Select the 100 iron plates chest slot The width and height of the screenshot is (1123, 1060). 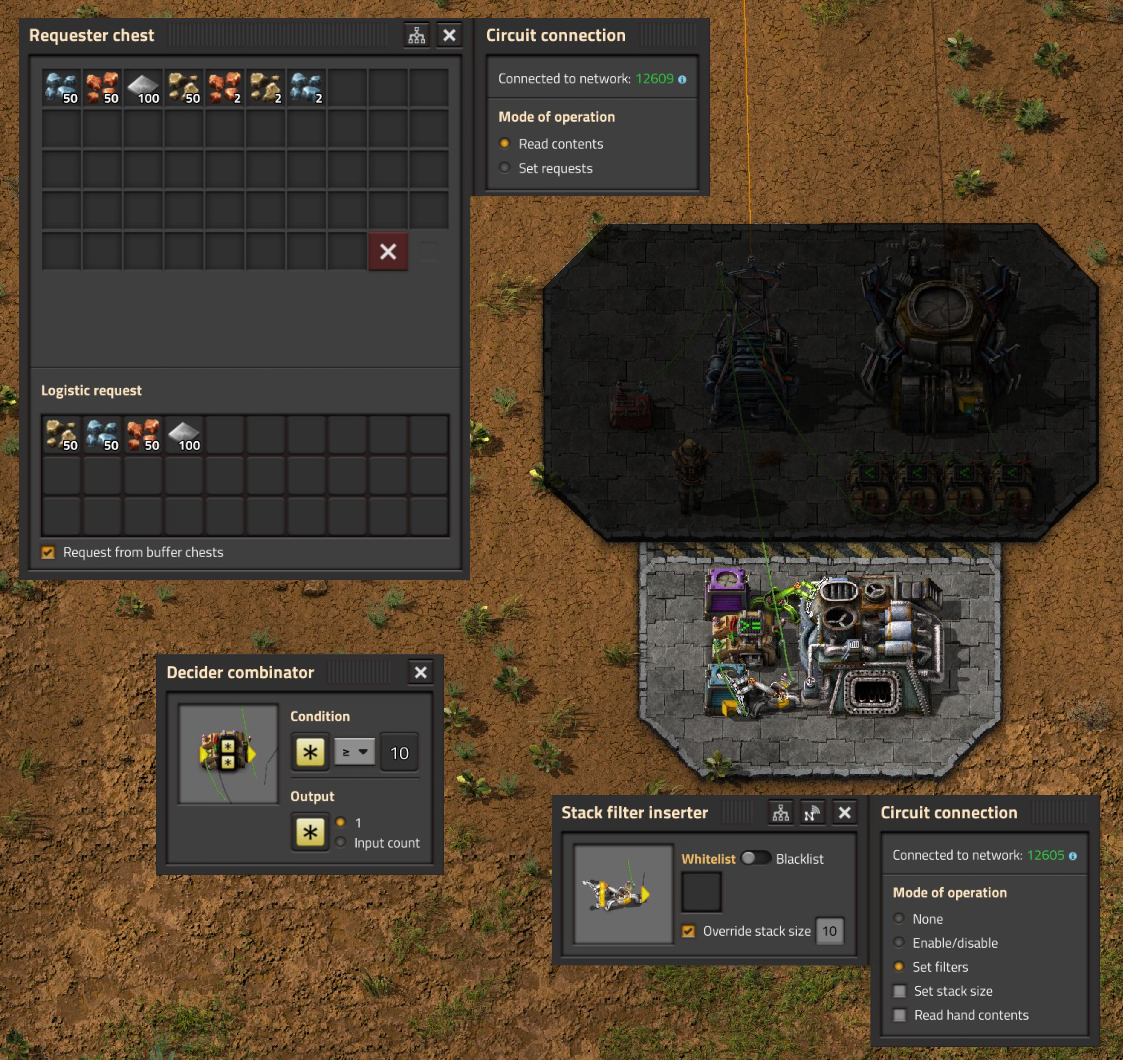tap(143, 88)
